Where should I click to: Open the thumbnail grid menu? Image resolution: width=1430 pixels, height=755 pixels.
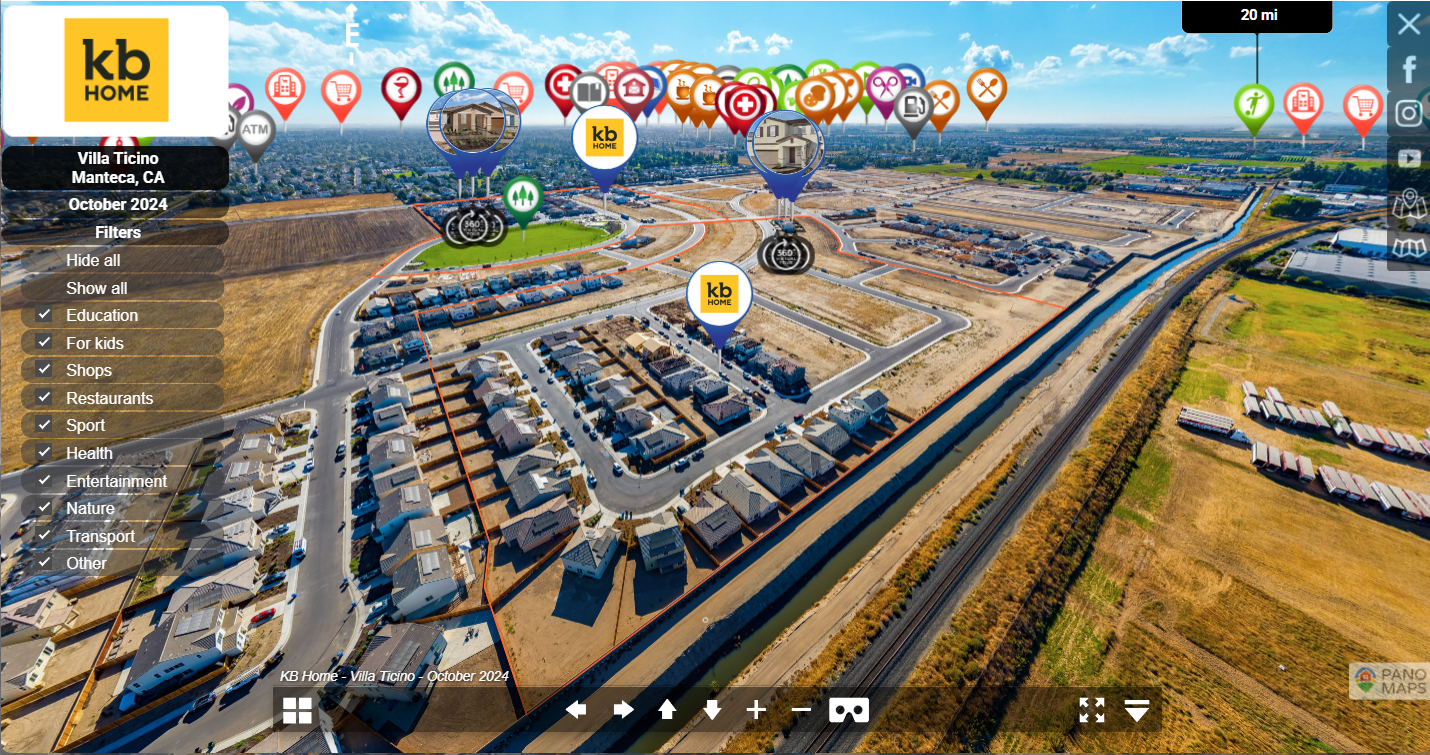point(297,710)
